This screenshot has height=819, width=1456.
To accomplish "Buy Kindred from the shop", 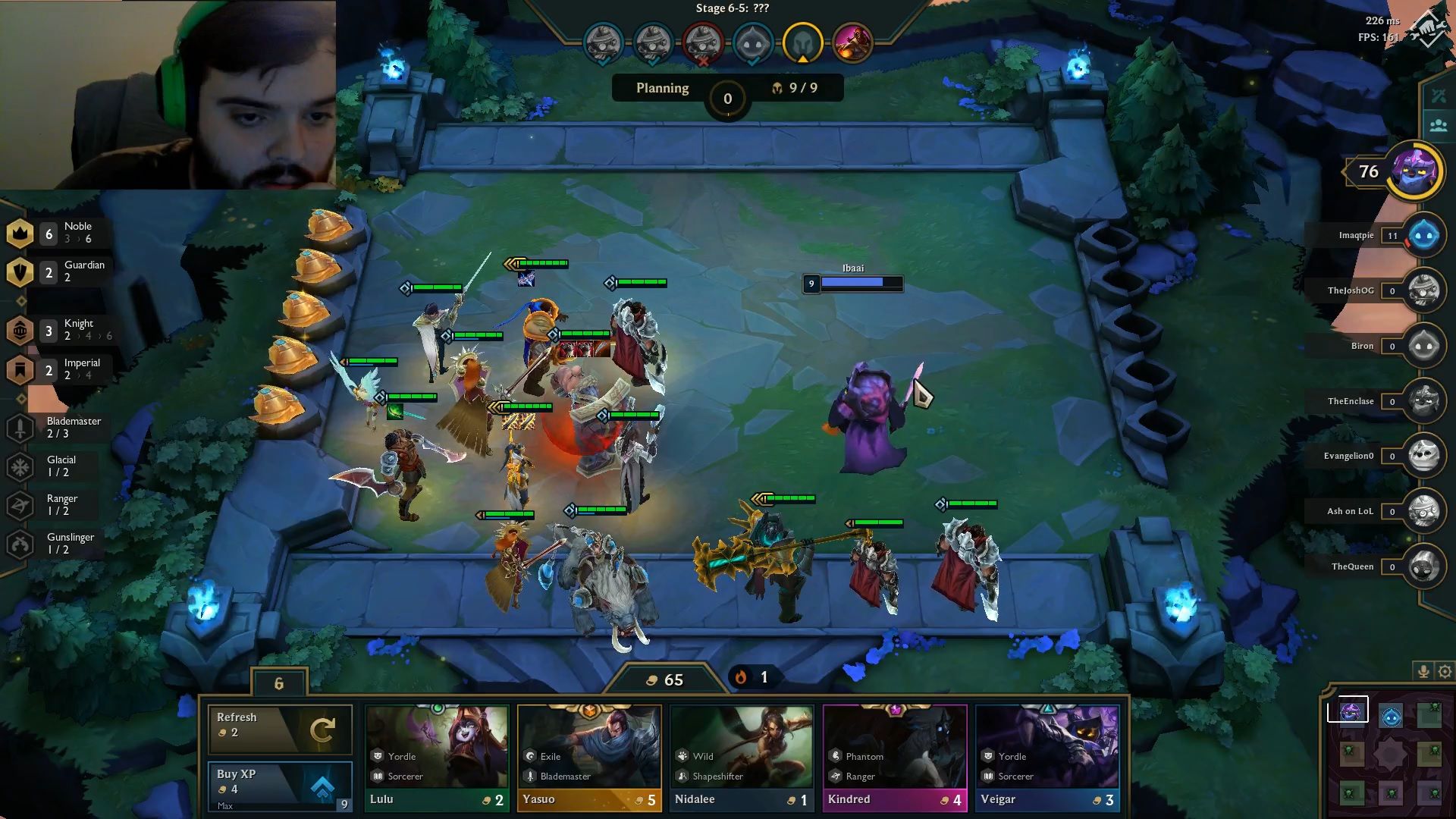I will (895, 751).
